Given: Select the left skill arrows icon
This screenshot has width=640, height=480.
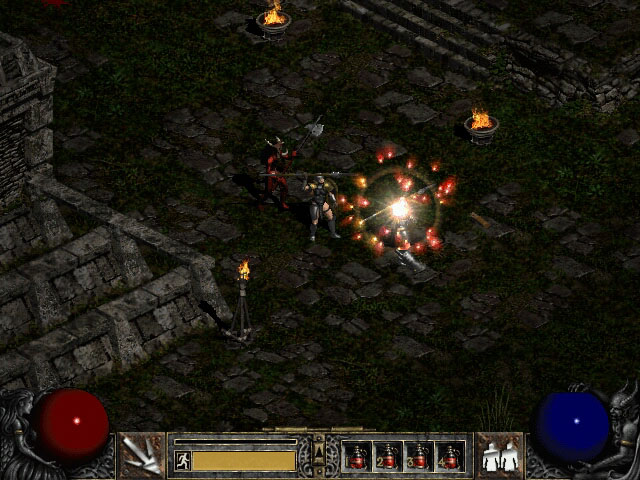Looking at the screenshot, I should pos(141,456).
